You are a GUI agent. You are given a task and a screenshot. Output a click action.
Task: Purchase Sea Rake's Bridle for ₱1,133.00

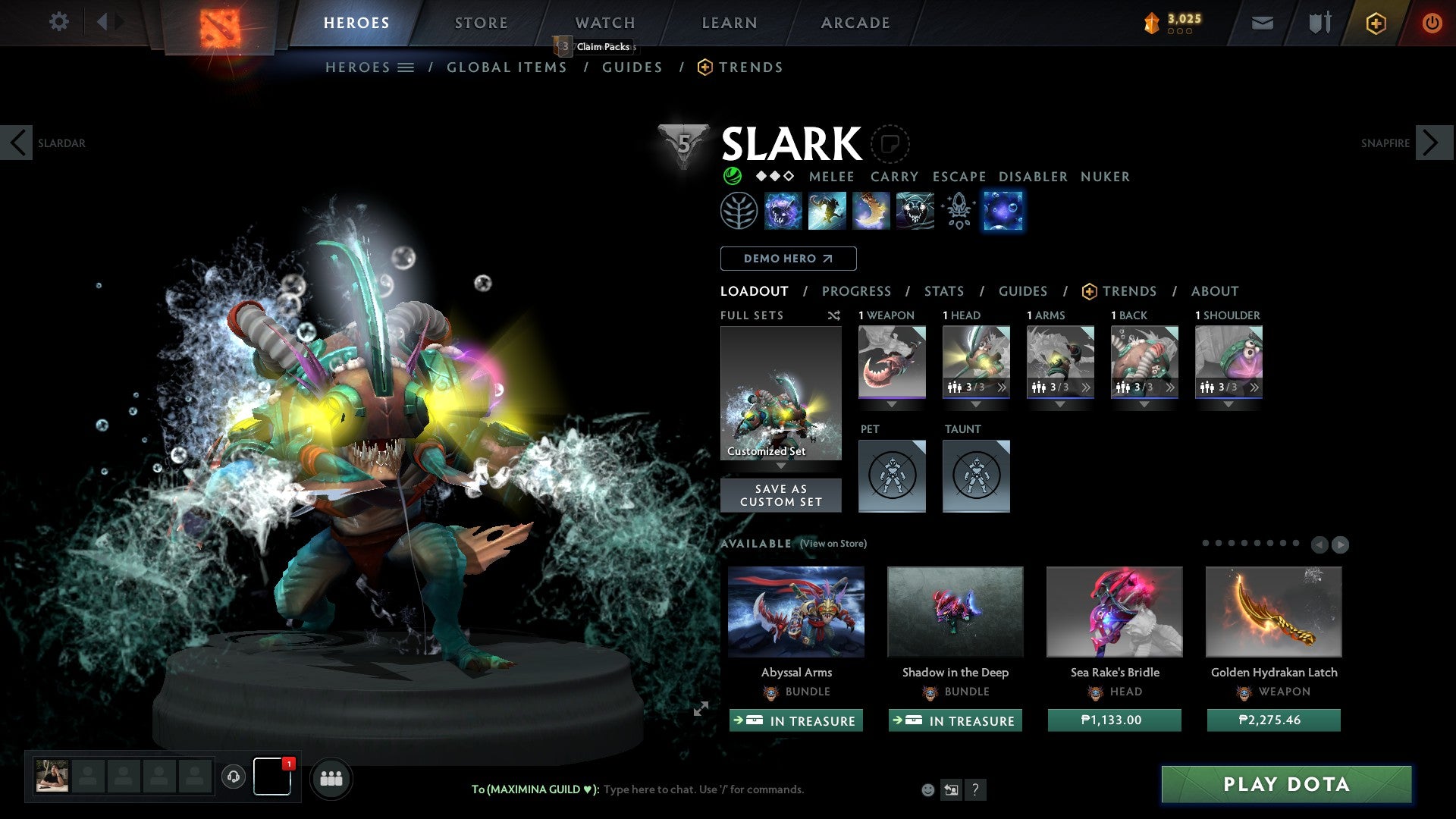coord(1114,720)
